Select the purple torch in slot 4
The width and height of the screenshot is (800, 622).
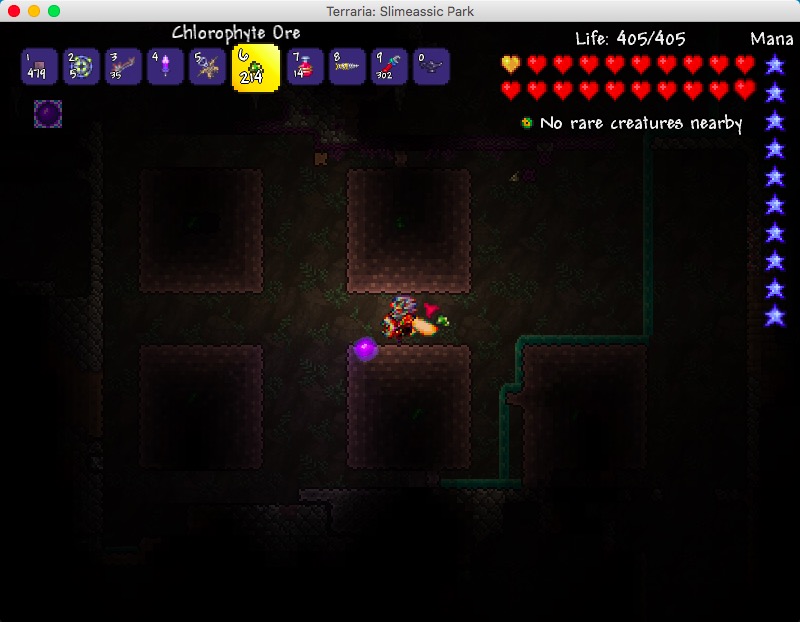click(x=165, y=67)
